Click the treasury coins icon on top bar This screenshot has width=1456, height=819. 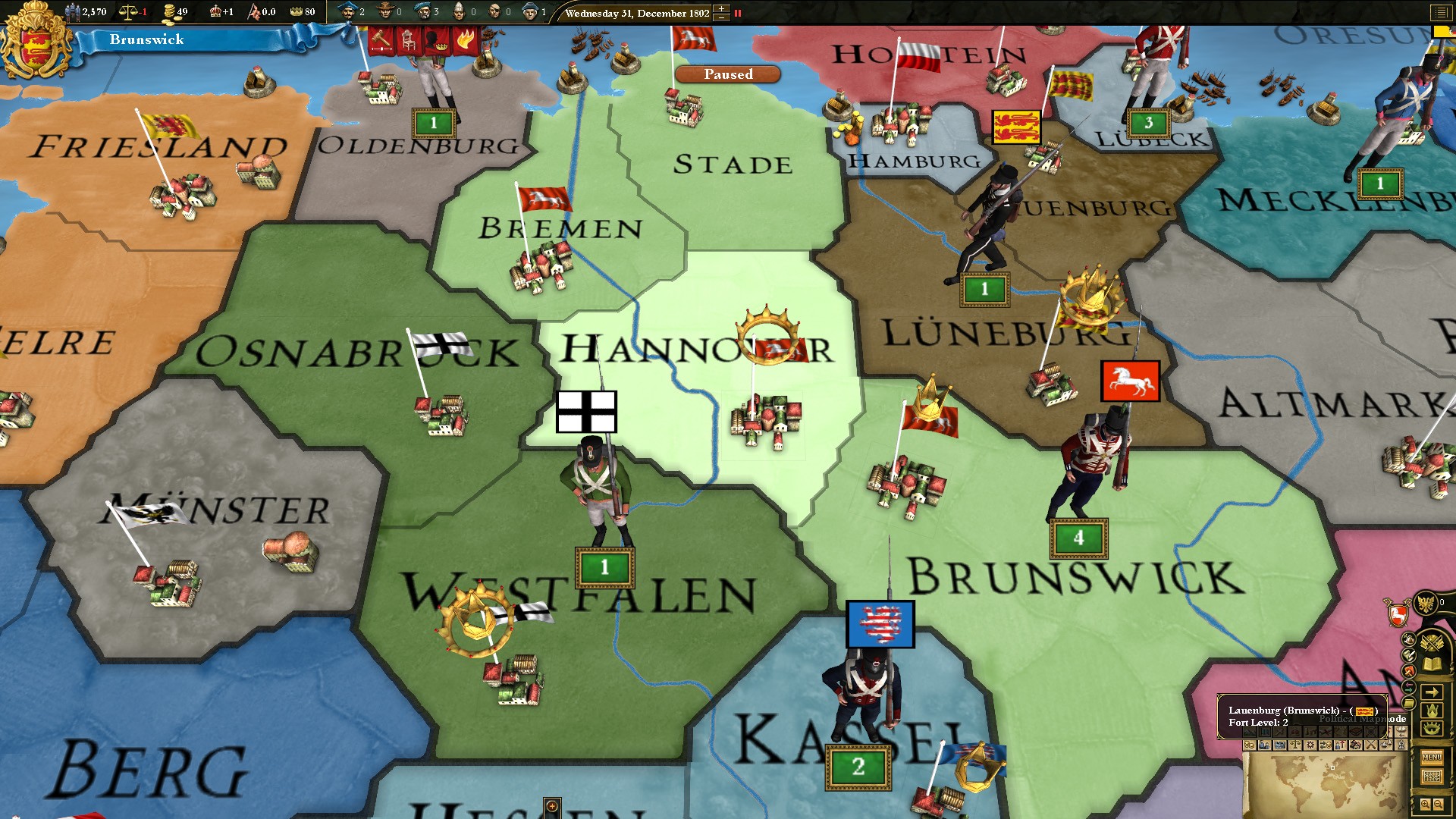170,13
